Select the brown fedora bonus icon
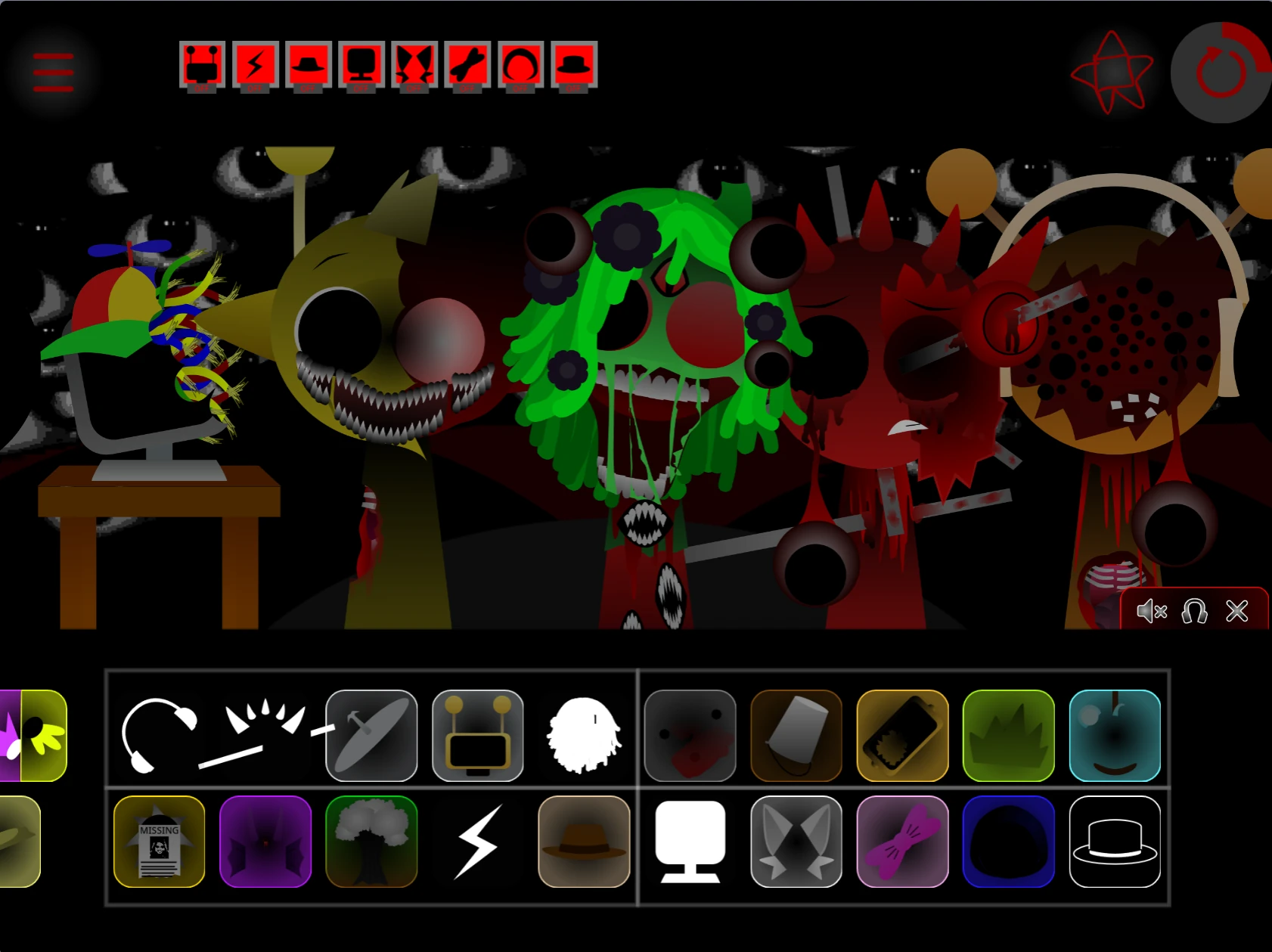This screenshot has height=952, width=1272. click(x=584, y=842)
